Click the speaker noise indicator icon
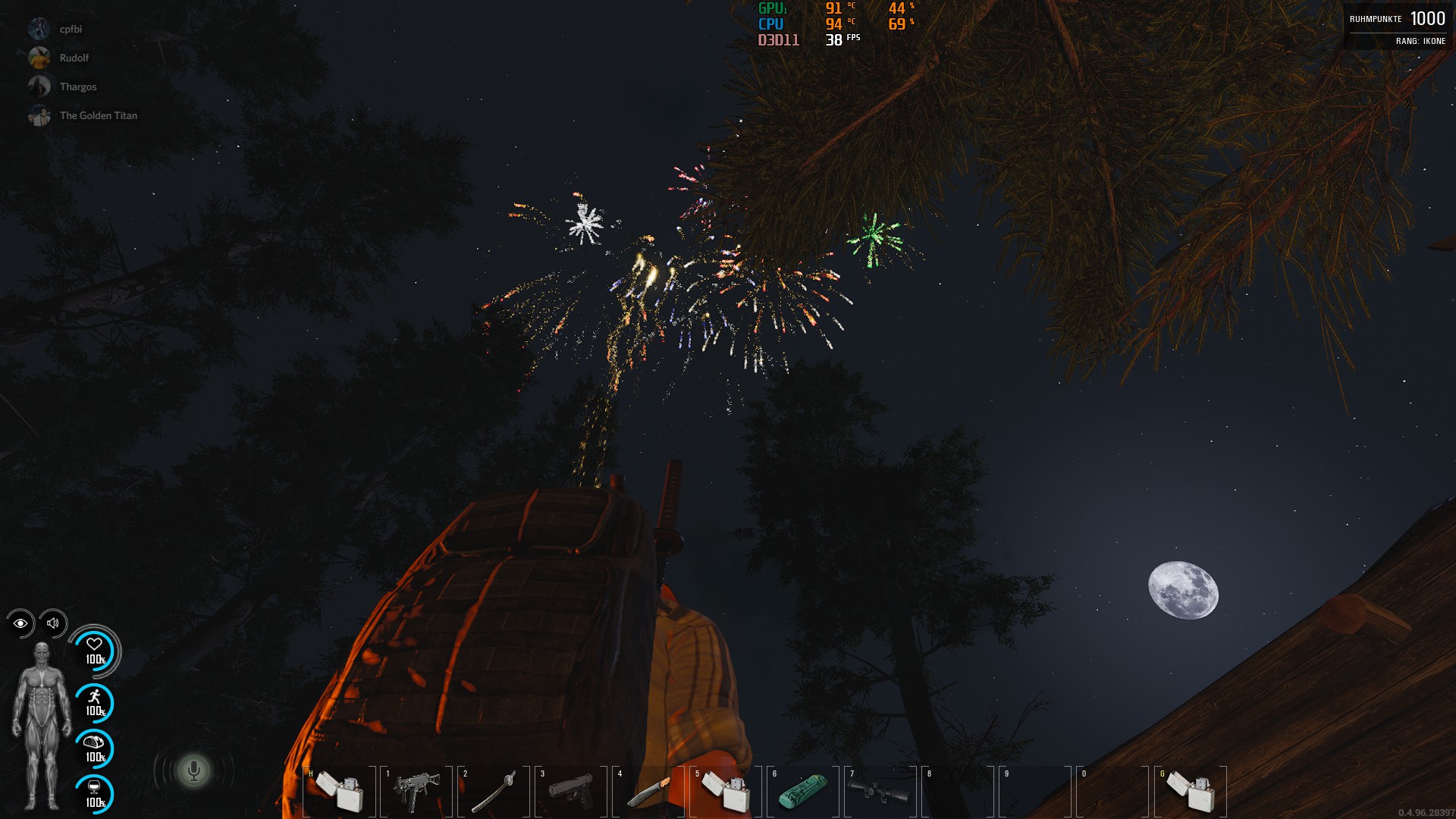 tap(53, 623)
